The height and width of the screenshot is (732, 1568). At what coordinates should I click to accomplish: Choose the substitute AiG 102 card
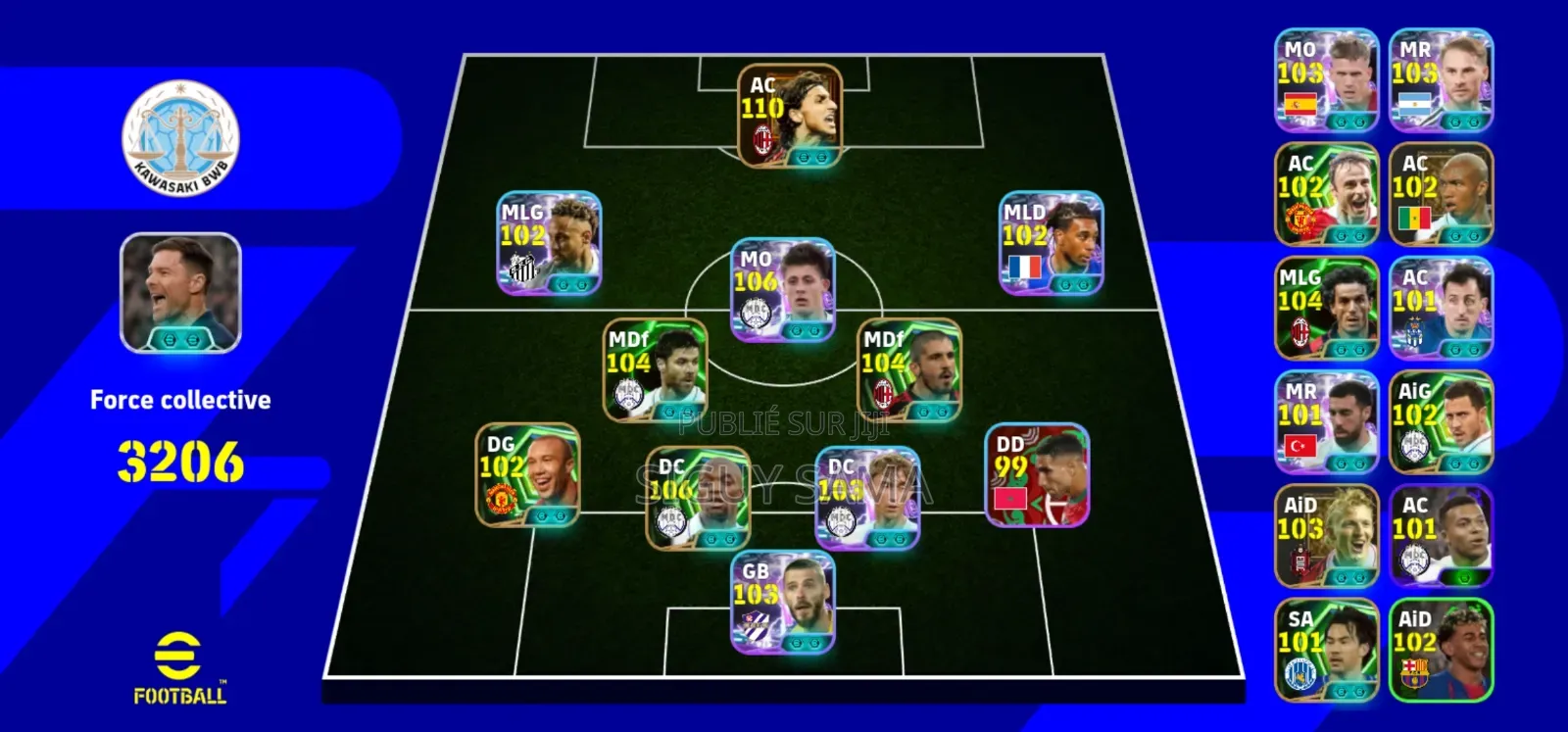[x=1441, y=421]
